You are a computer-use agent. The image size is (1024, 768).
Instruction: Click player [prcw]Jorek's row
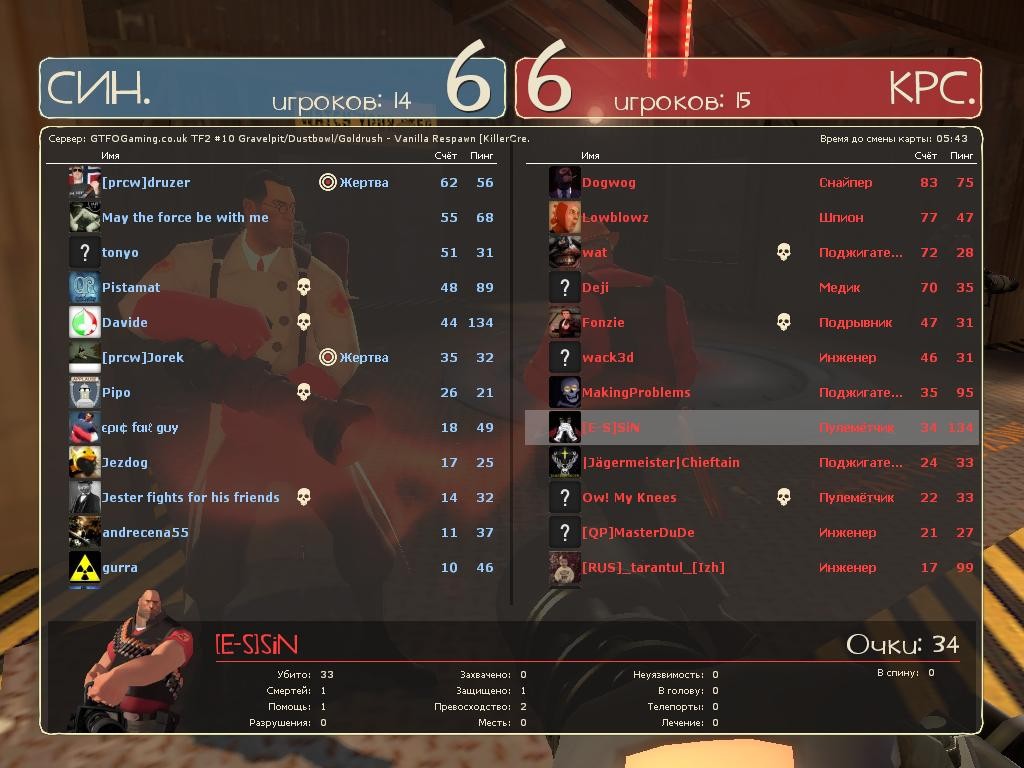click(x=143, y=358)
